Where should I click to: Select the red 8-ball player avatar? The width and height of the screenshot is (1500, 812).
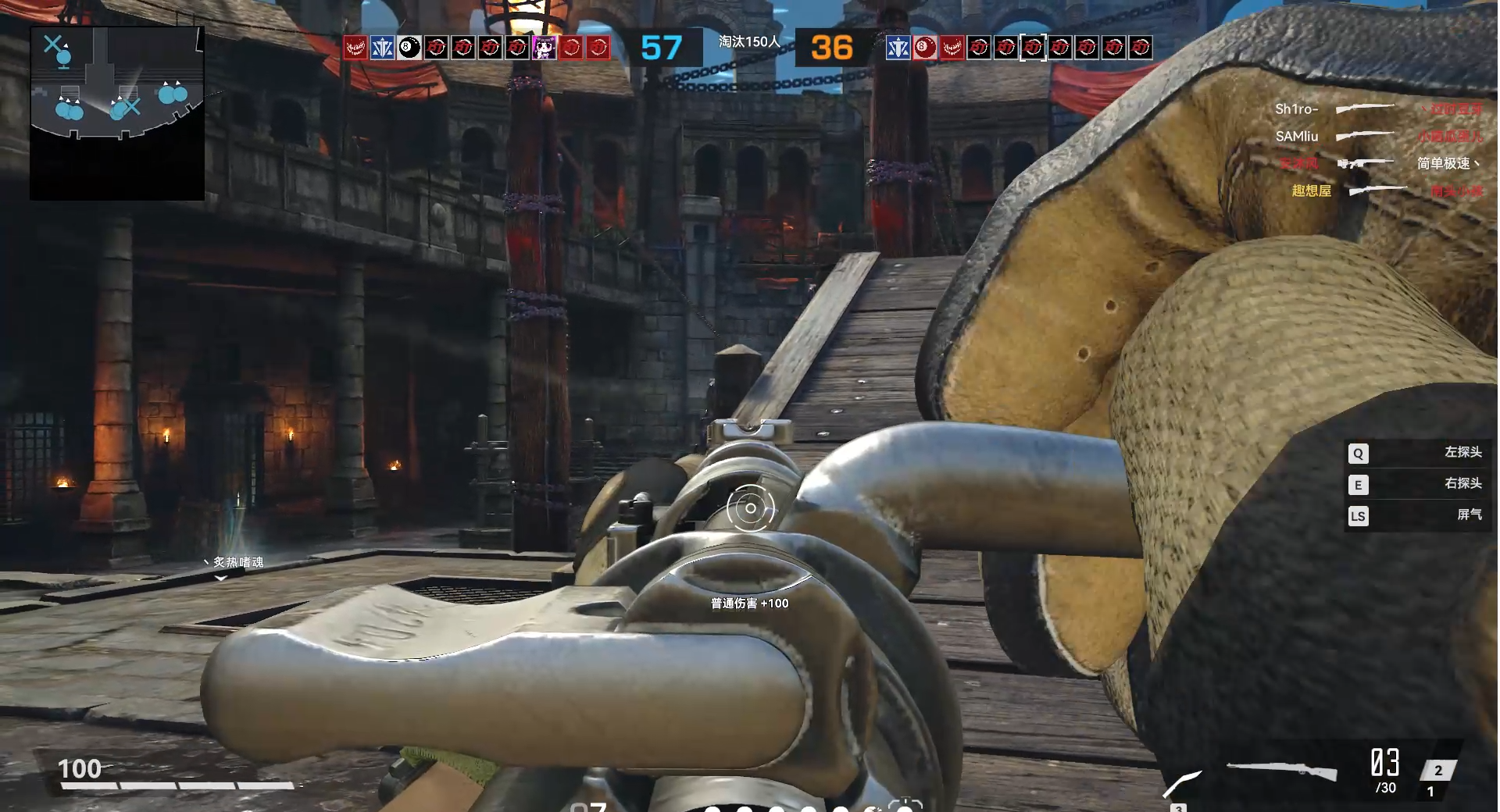pyautogui.click(x=925, y=48)
